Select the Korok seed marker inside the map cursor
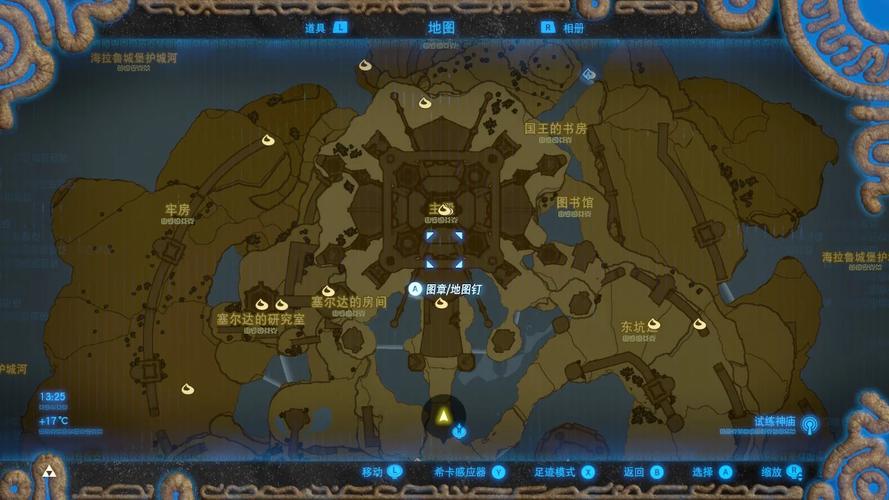 tap(445, 209)
